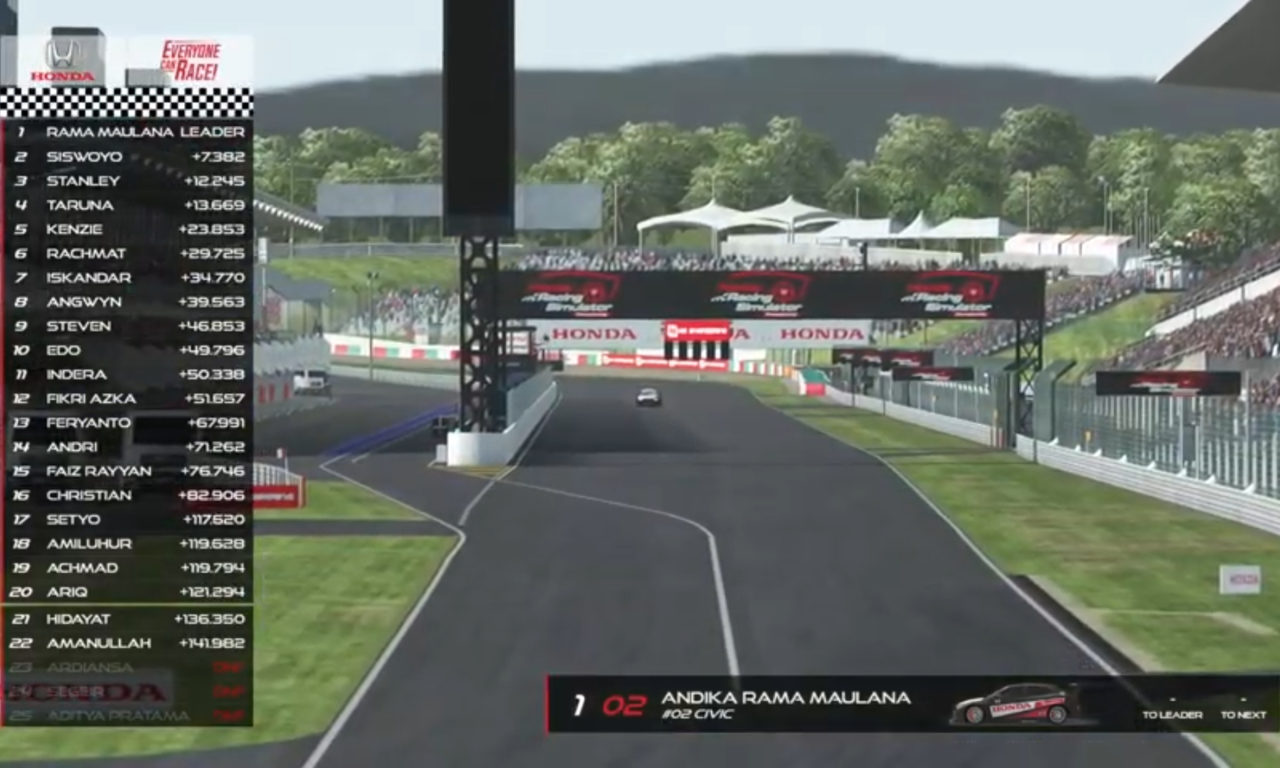Select Steven in ninth place
Viewport: 1280px width, 768px height.
point(128,326)
